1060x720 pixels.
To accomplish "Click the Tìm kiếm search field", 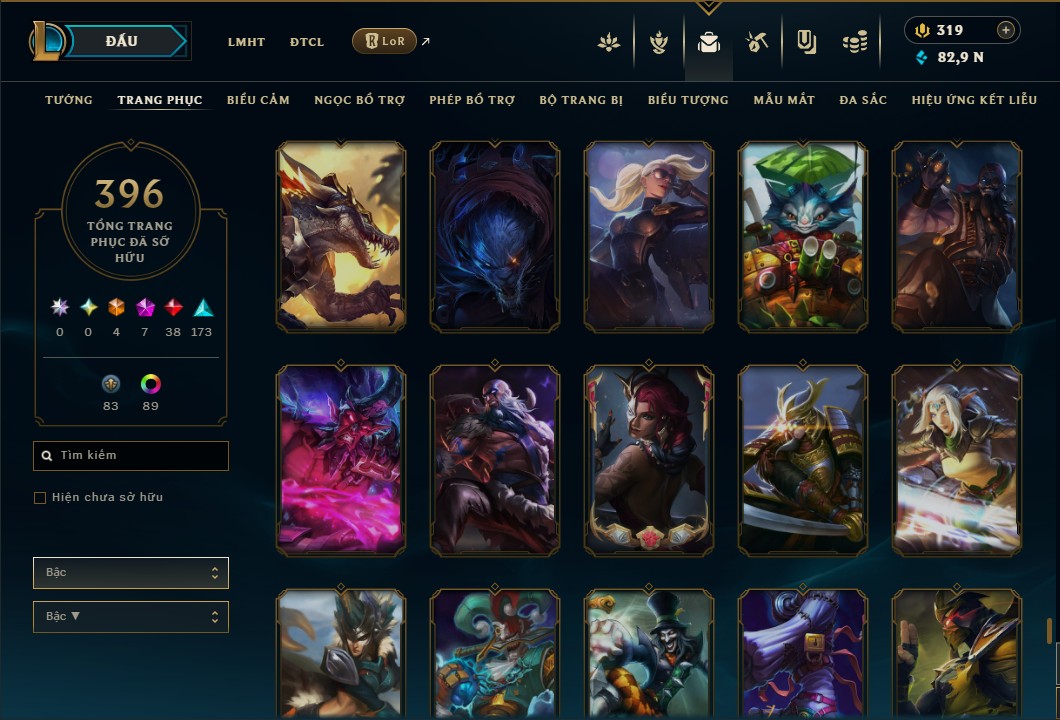I will click(131, 456).
